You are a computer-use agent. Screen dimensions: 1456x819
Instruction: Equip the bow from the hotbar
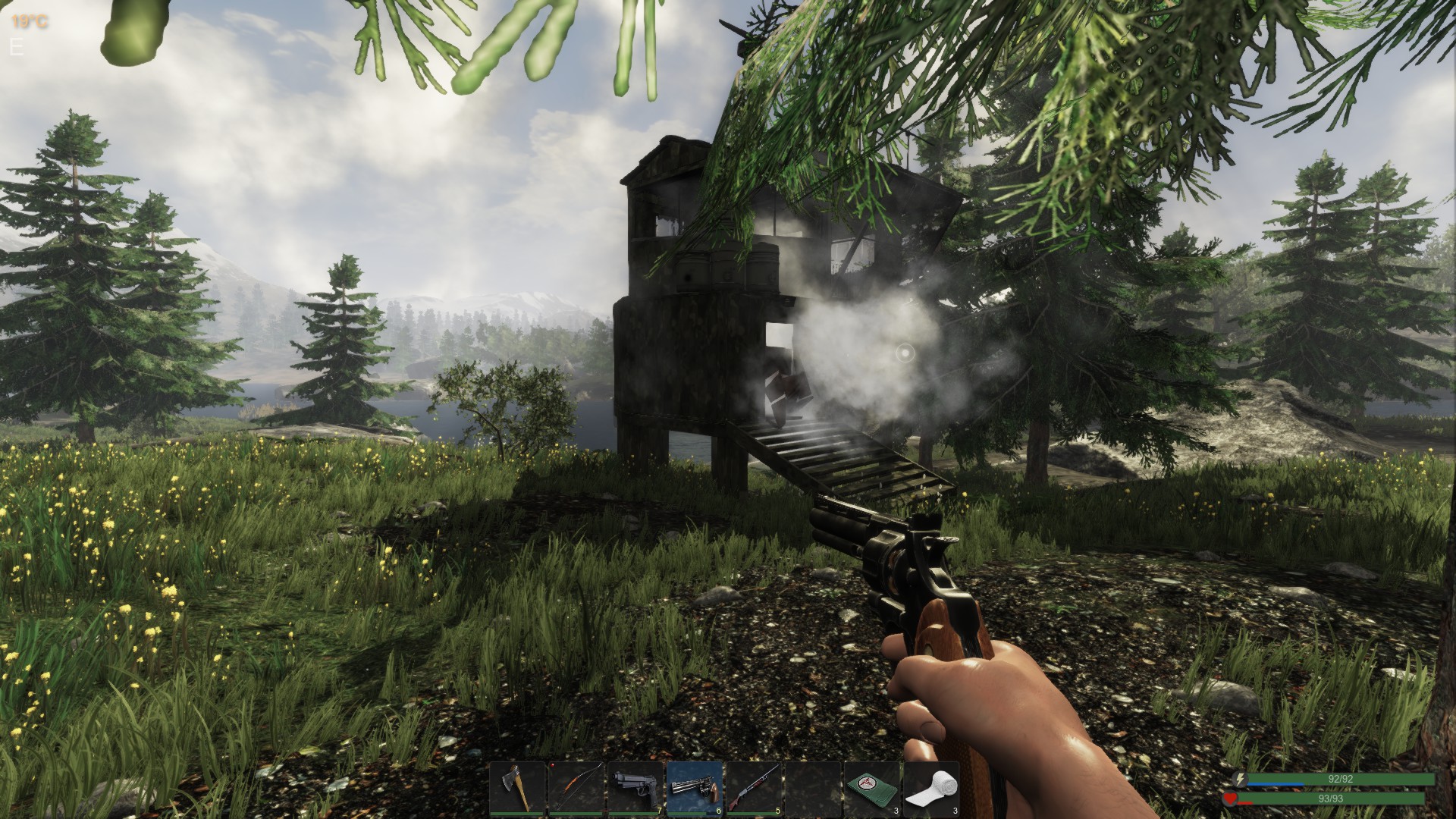pyautogui.click(x=576, y=789)
